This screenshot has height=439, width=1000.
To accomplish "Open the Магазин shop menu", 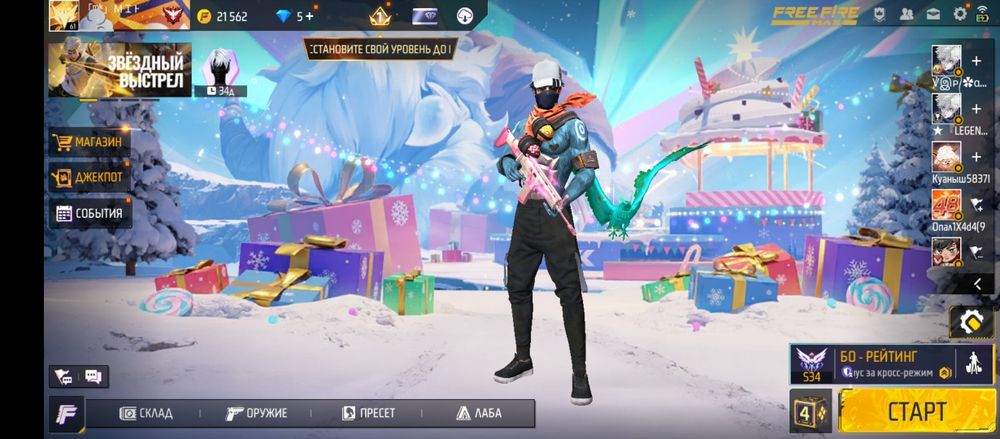I will click(x=89, y=142).
